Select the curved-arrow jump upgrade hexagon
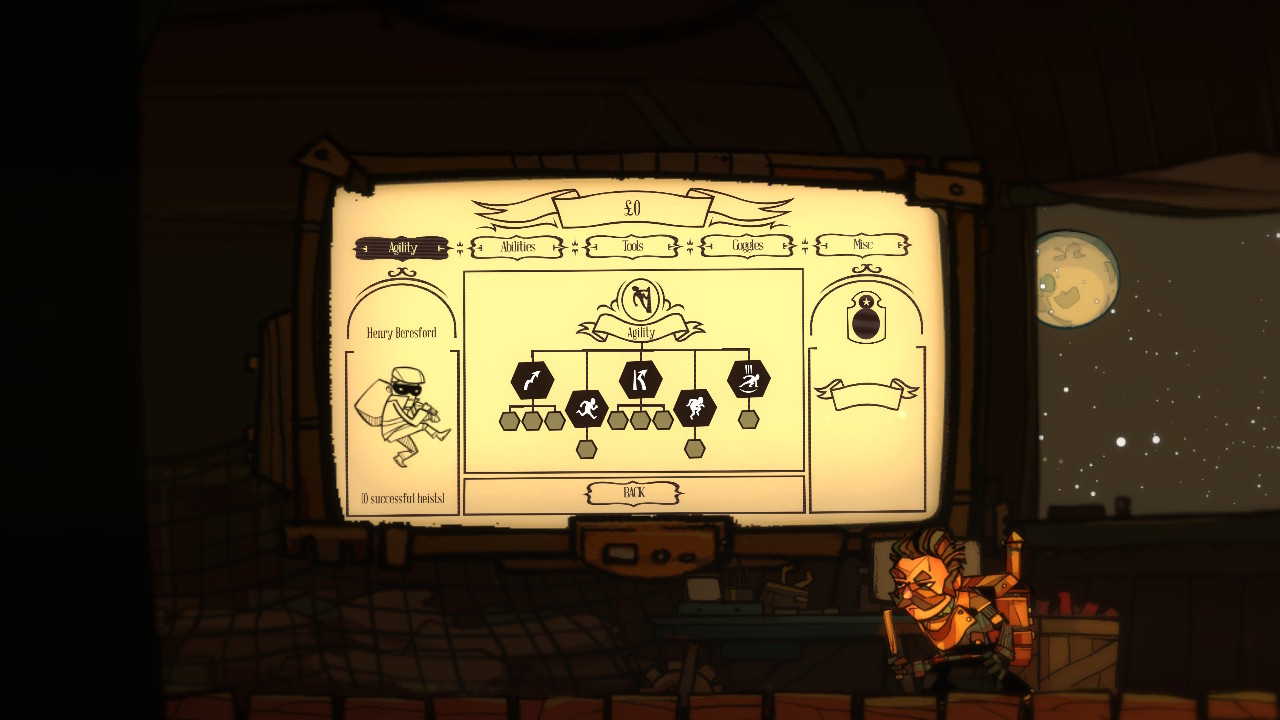Screen dimensions: 1280x720 point(531,378)
